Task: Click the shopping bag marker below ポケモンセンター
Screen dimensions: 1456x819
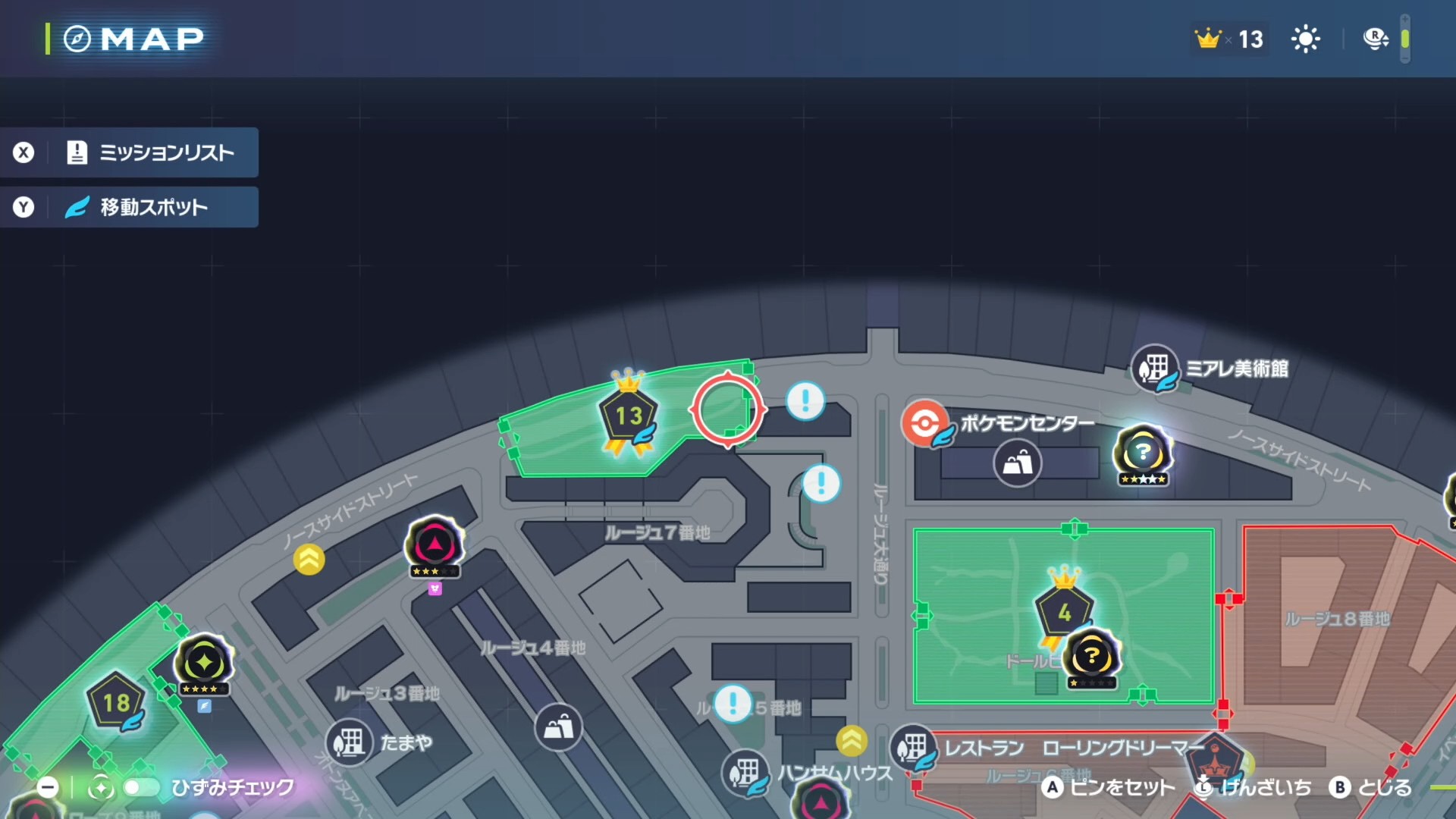Action: [1017, 463]
